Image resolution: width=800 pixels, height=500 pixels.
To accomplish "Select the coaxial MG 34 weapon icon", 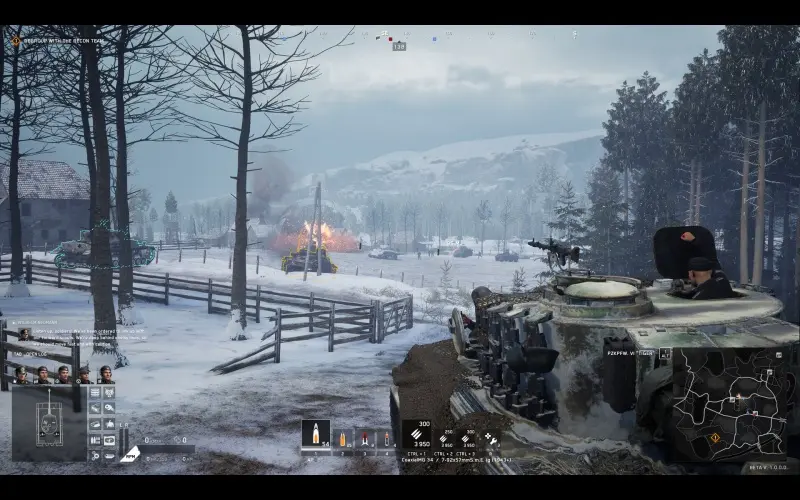I will (416, 434).
